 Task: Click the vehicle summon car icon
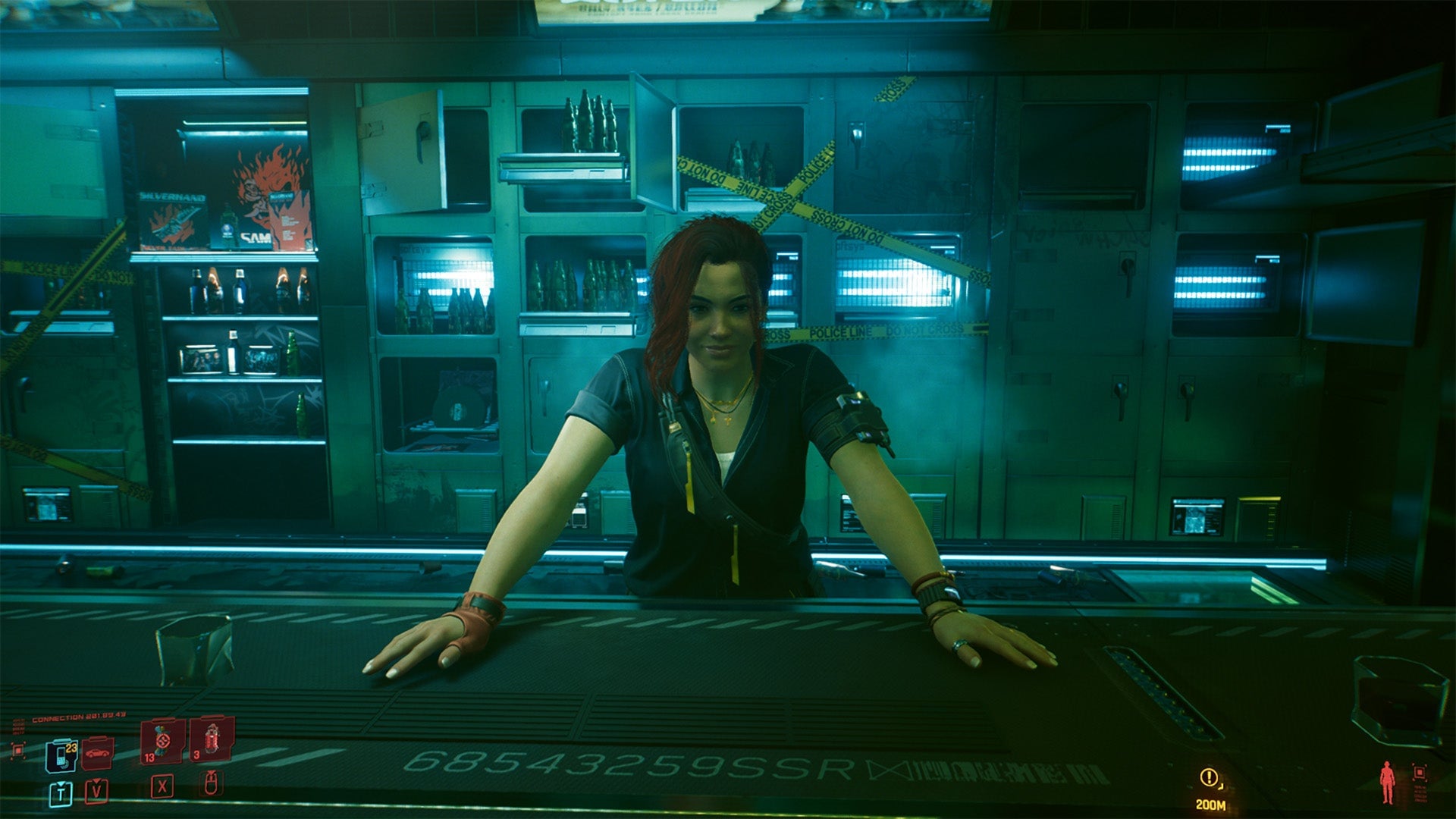point(96,754)
